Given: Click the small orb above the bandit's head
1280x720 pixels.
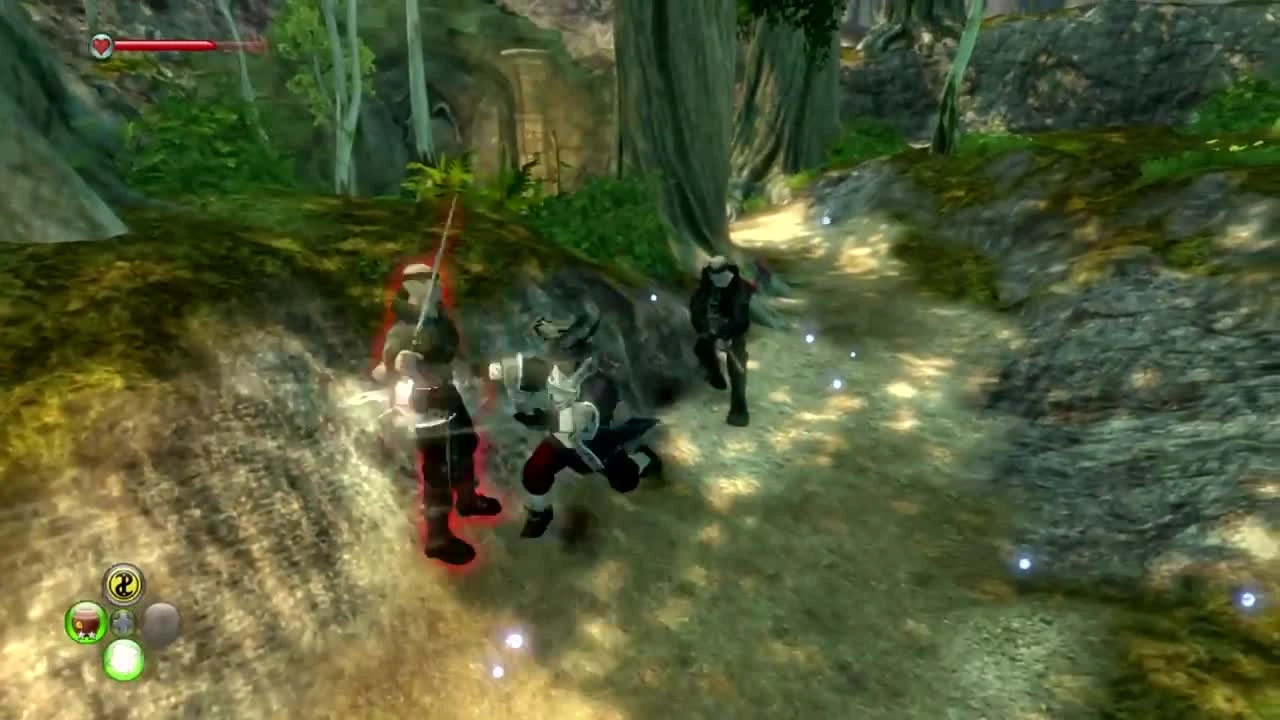Looking at the screenshot, I should click(x=652, y=297).
